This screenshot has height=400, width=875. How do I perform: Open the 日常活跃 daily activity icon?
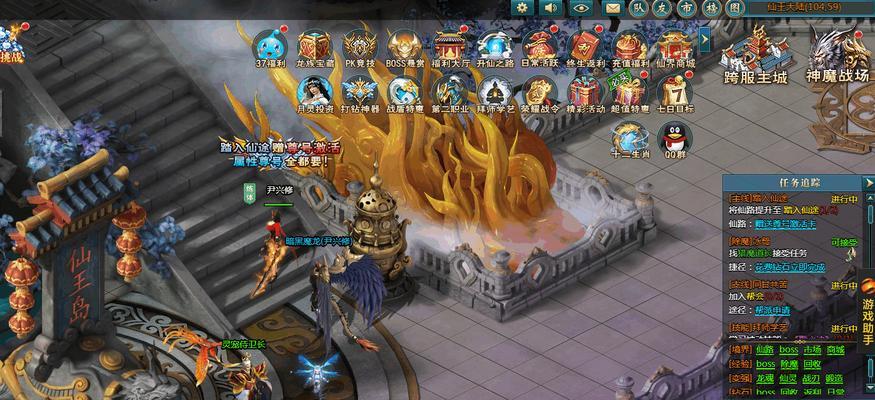[539, 46]
